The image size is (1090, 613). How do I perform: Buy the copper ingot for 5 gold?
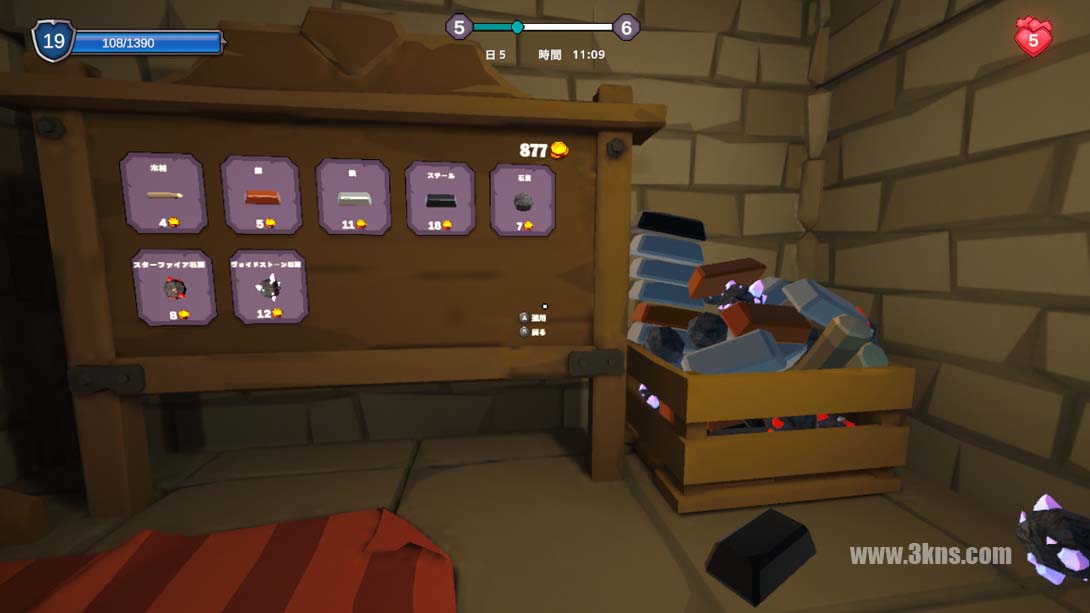coord(262,195)
